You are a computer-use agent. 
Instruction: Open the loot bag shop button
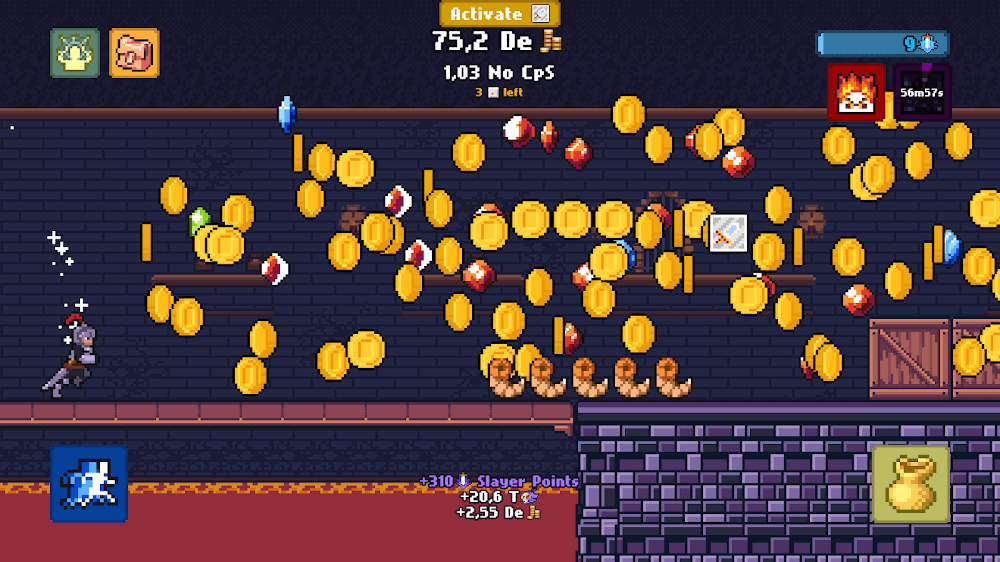[910, 484]
